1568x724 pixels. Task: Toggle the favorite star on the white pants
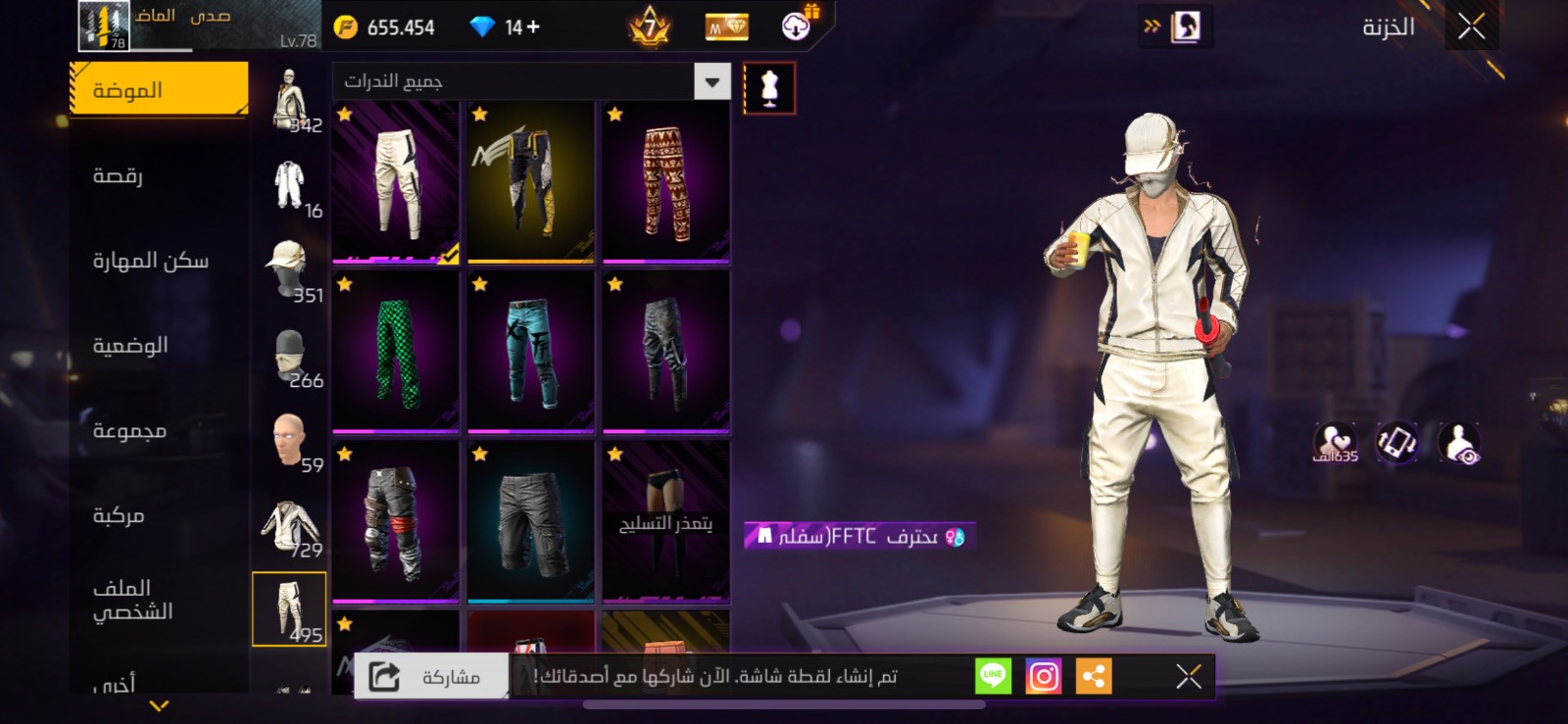click(343, 118)
